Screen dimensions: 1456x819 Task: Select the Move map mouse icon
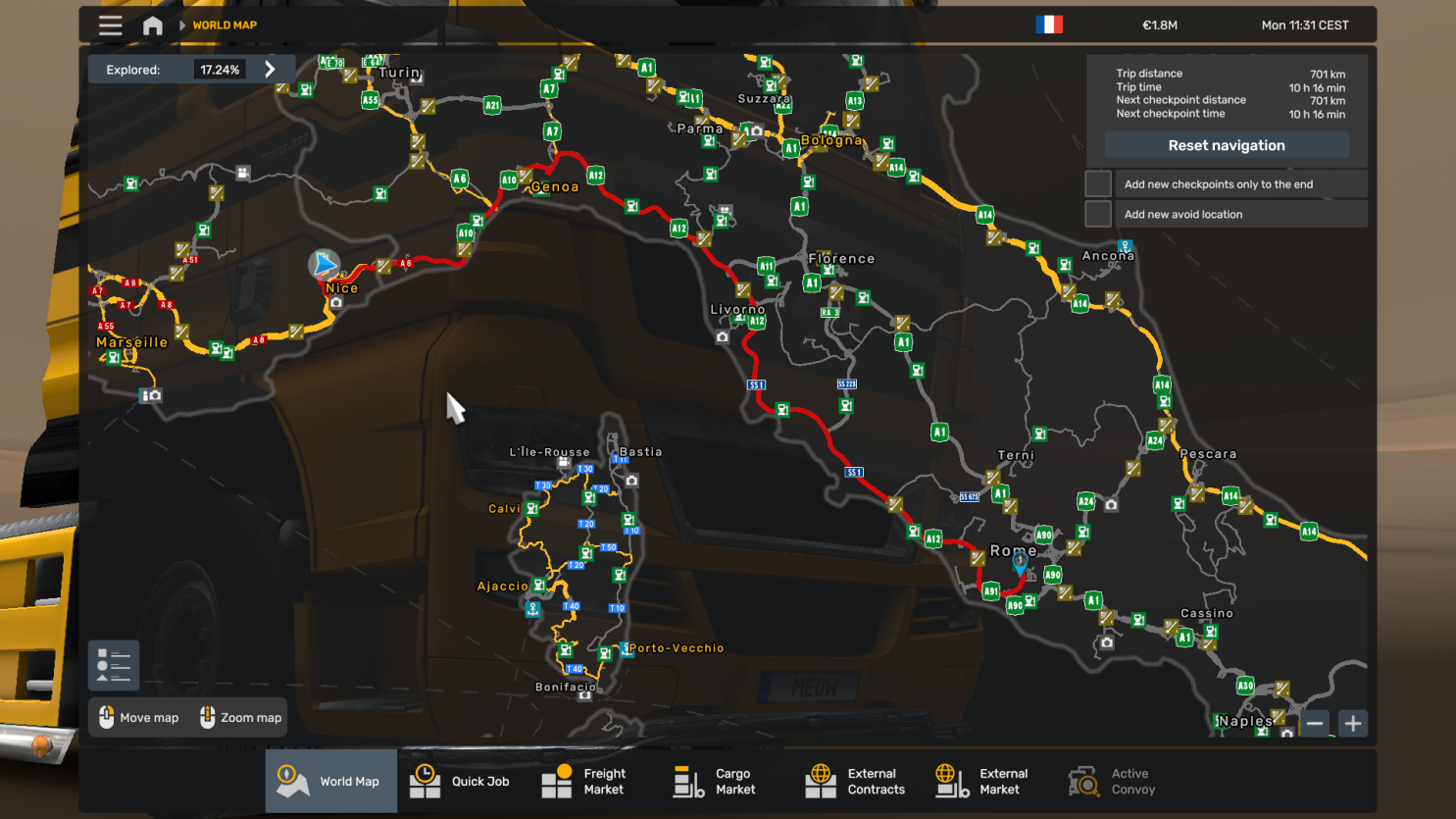coord(106,717)
